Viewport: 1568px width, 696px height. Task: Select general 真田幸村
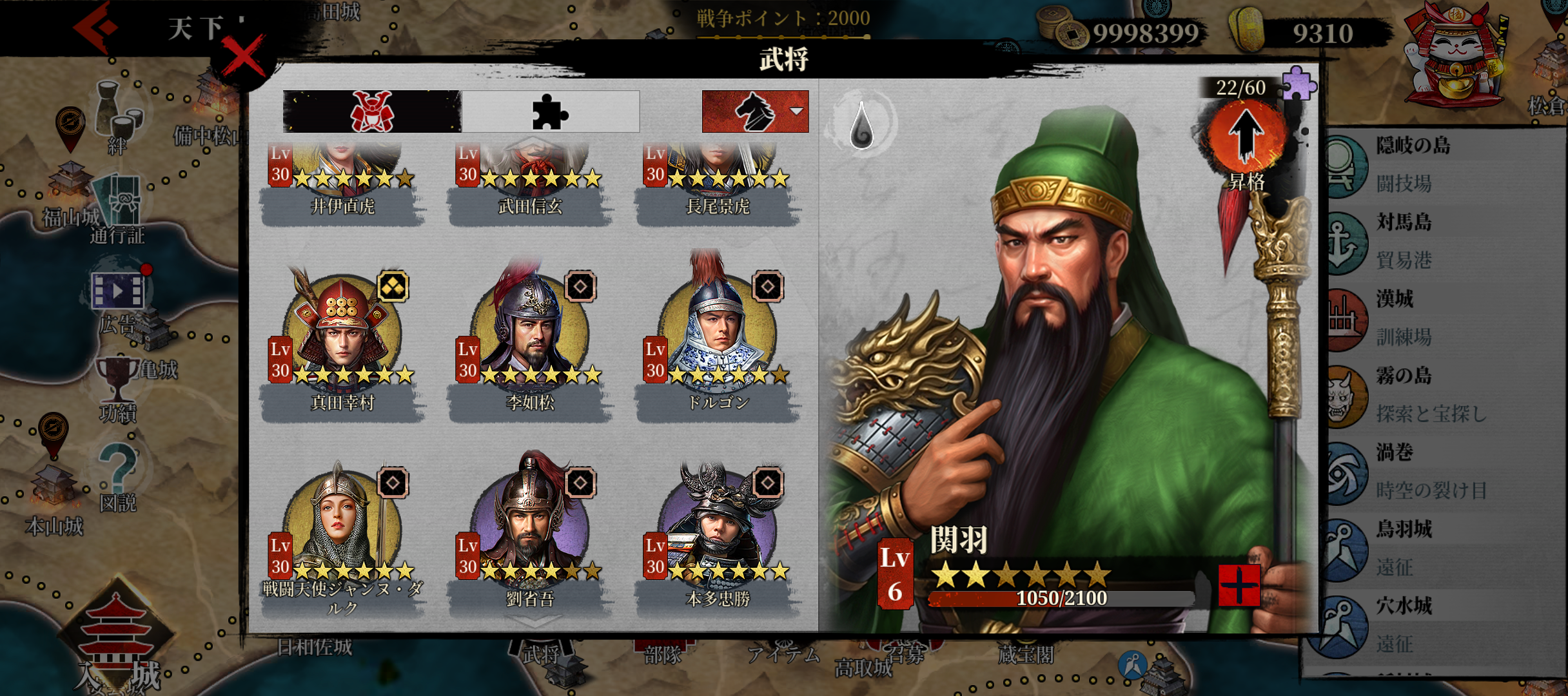[342, 334]
